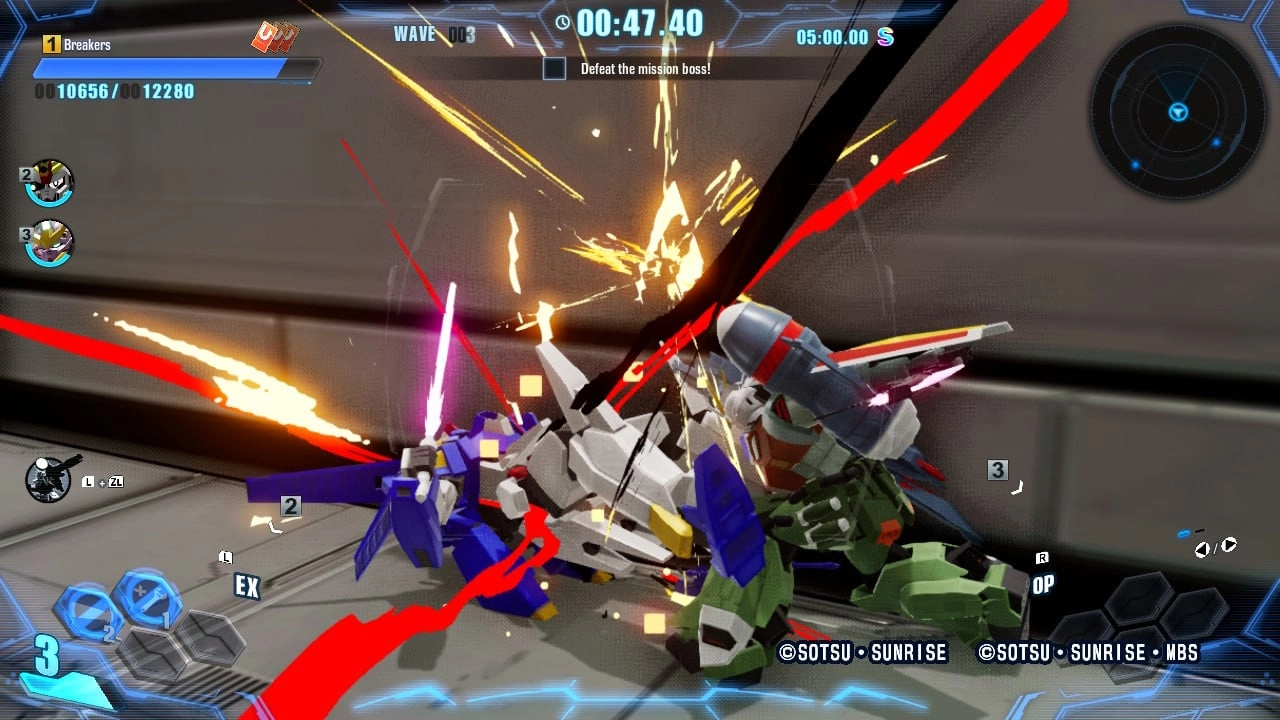
Task: Click the right directional arrow icon
Action: 1229,545
